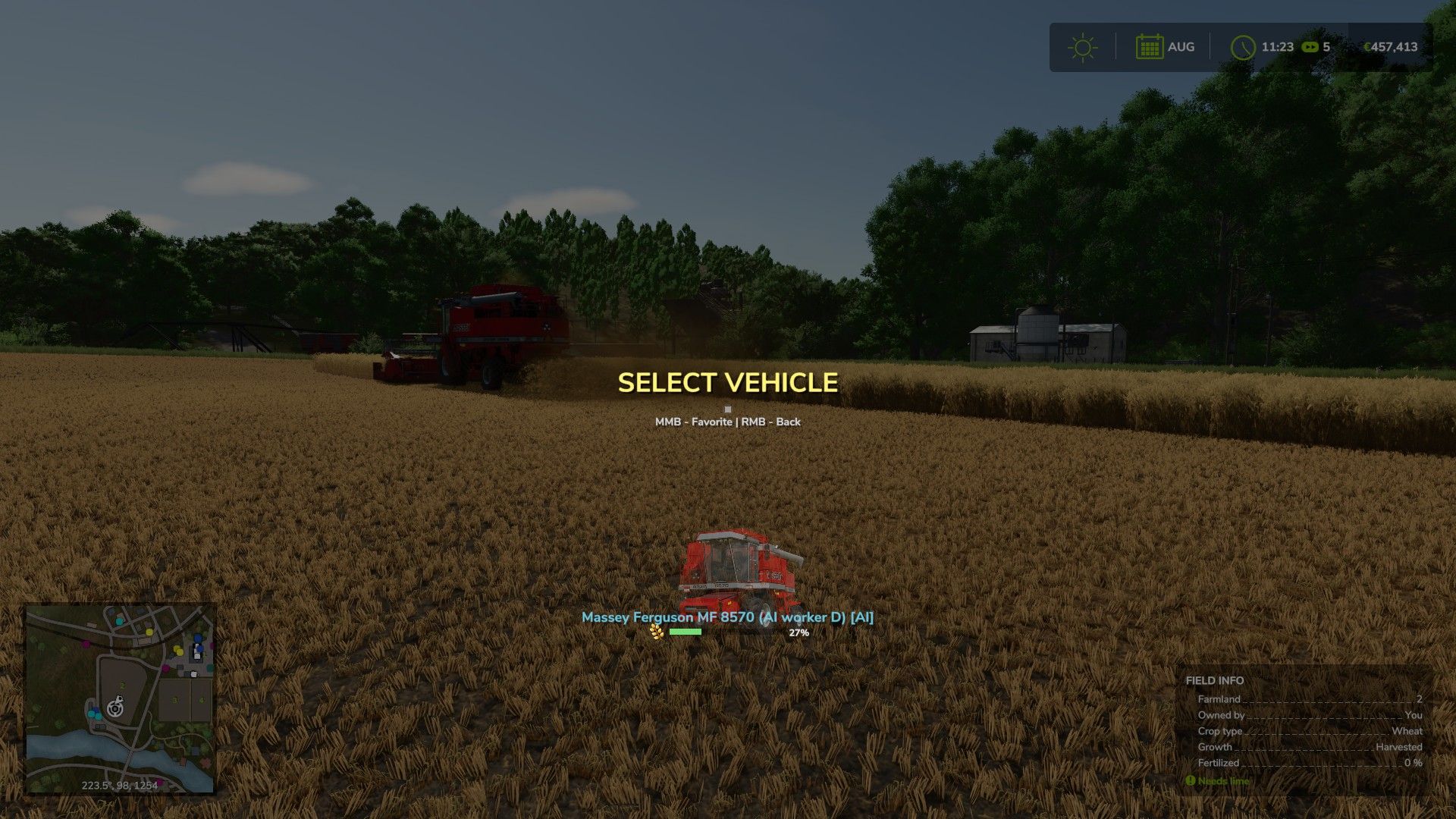The image size is (1456, 819).
Task: Open the FIELD INFO panel header
Action: tap(1213, 681)
